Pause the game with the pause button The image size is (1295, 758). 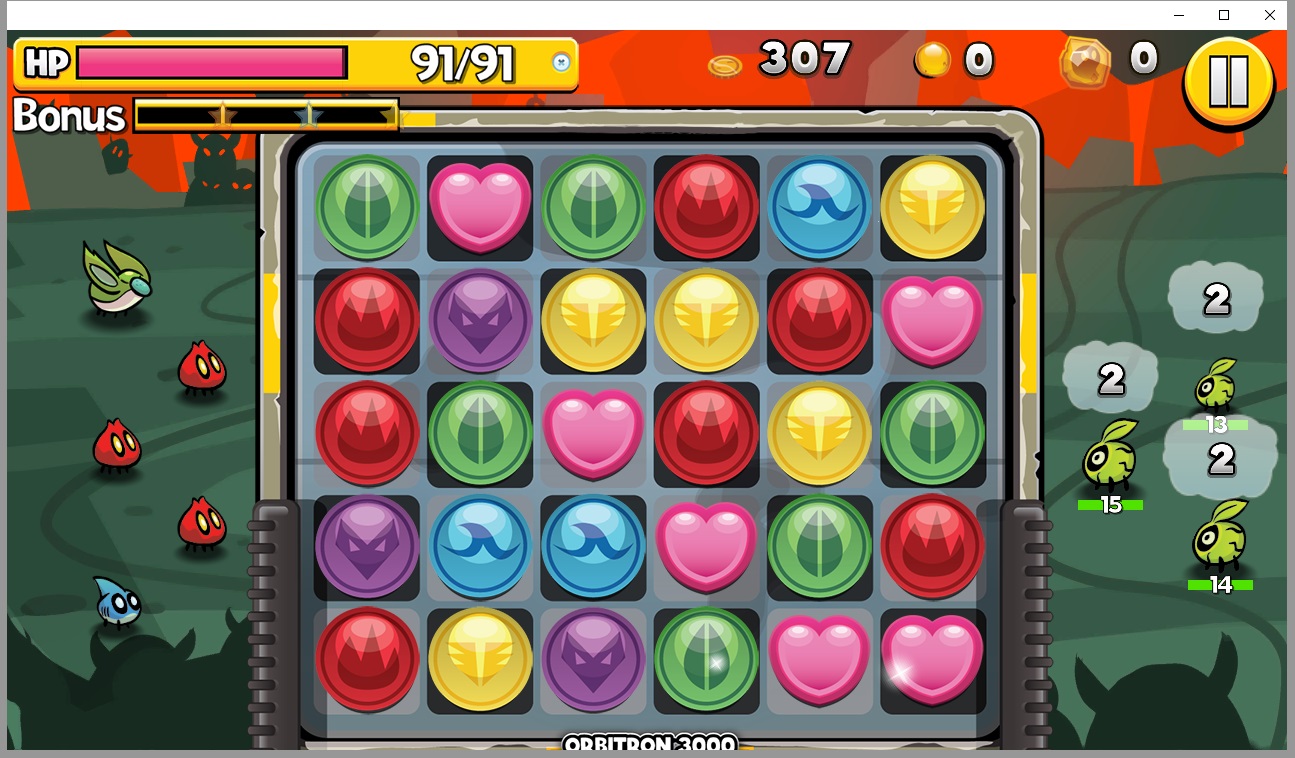click(x=1228, y=80)
